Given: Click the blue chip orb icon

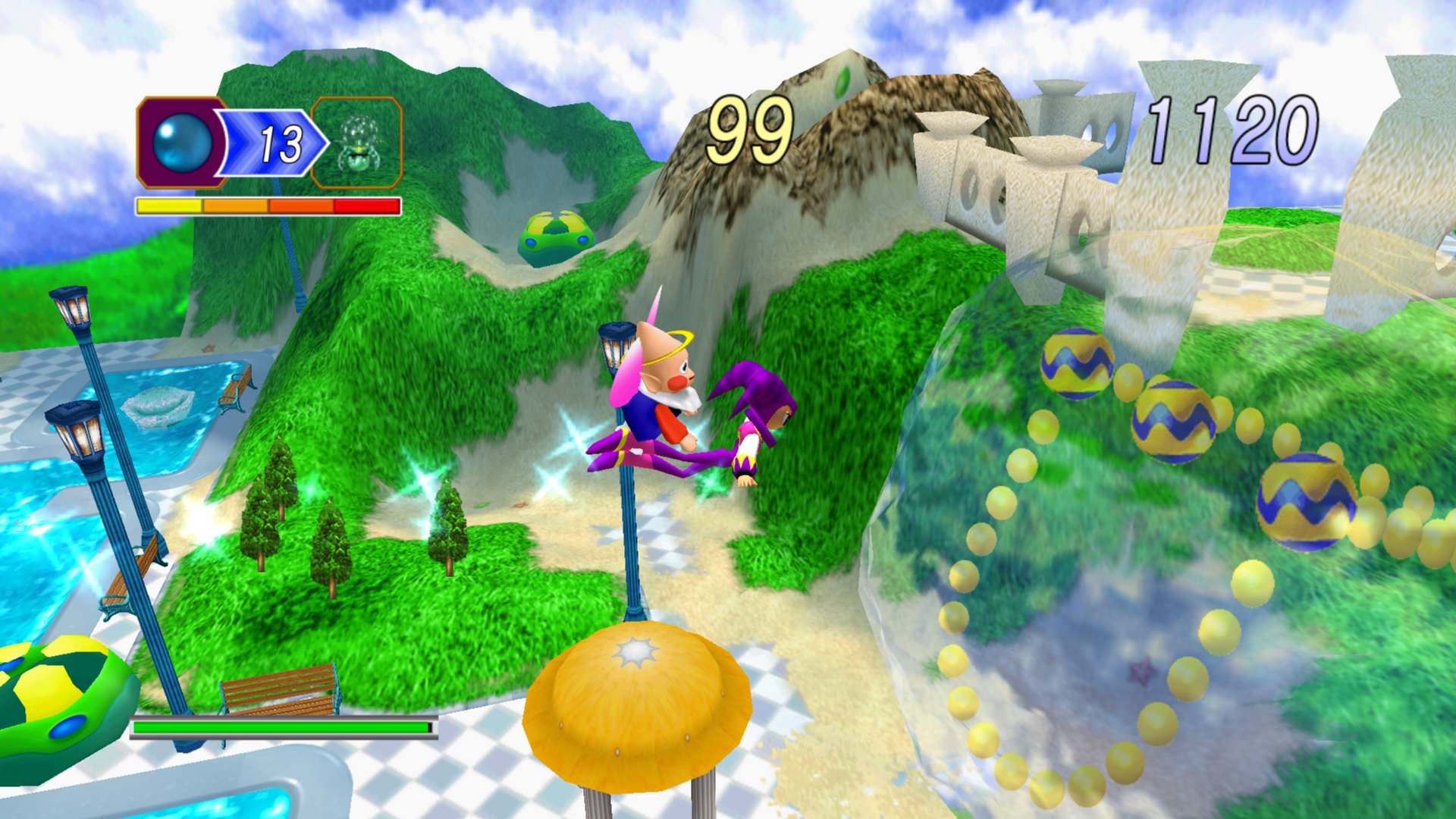Looking at the screenshot, I should (x=182, y=143).
